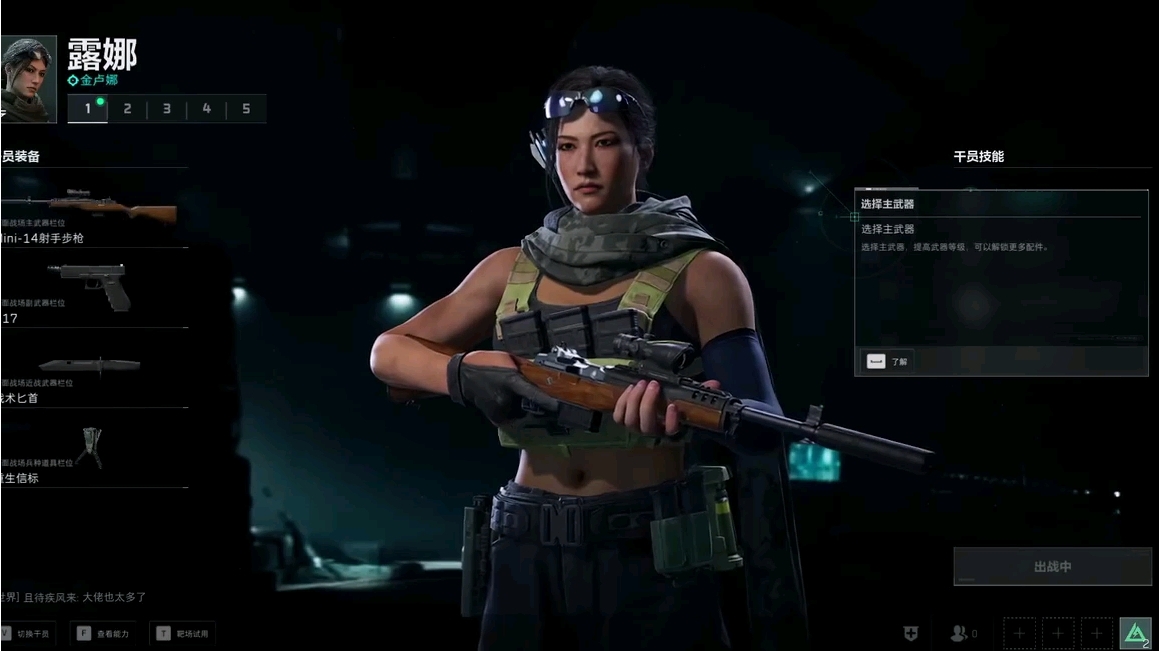This screenshot has width=1159, height=651.
Task: Choose the tactical knife melee slot
Action: pyautogui.click(x=93, y=370)
